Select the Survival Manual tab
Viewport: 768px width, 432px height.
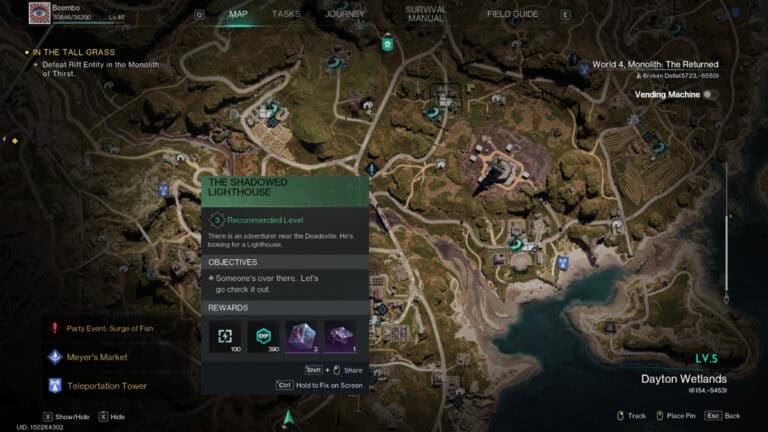[427, 14]
